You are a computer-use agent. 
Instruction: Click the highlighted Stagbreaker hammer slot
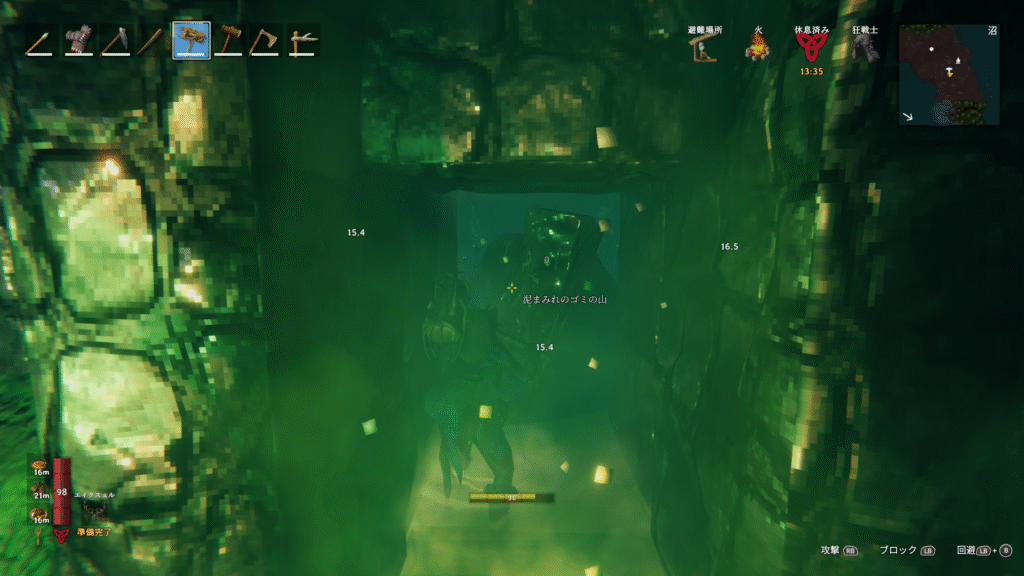(x=191, y=41)
